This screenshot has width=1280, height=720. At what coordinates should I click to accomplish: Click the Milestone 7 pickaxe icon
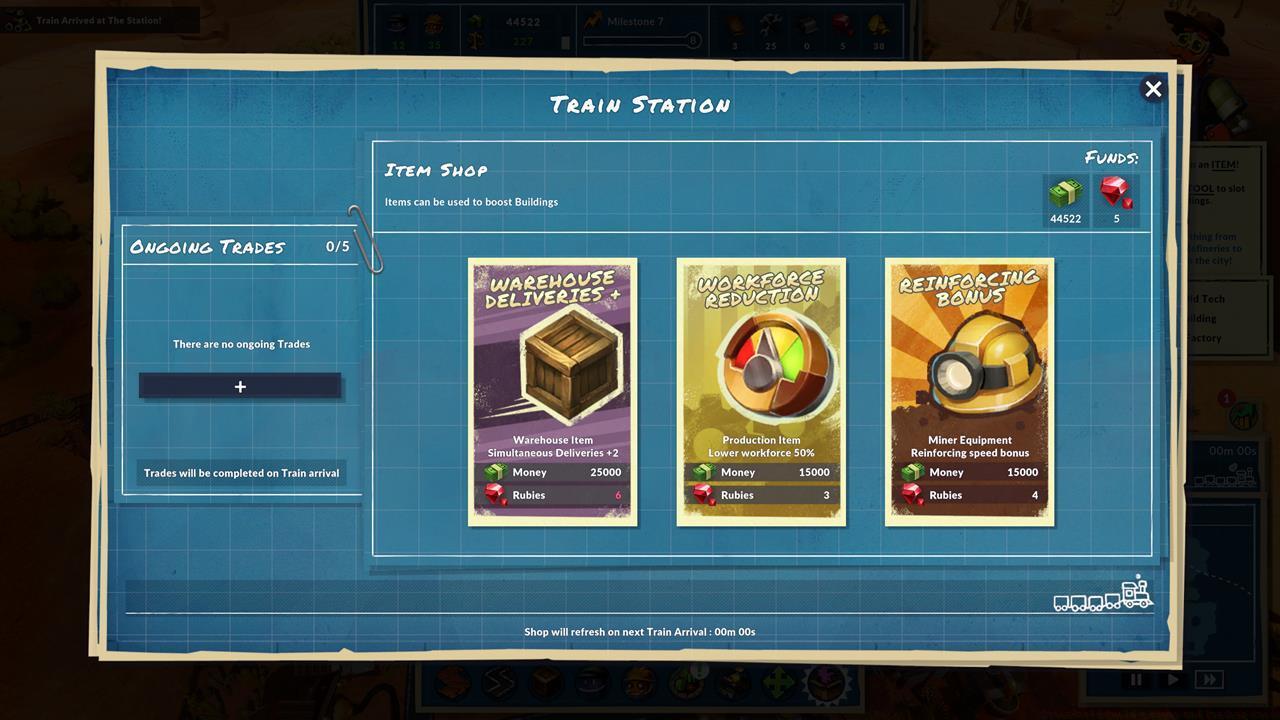click(x=593, y=20)
